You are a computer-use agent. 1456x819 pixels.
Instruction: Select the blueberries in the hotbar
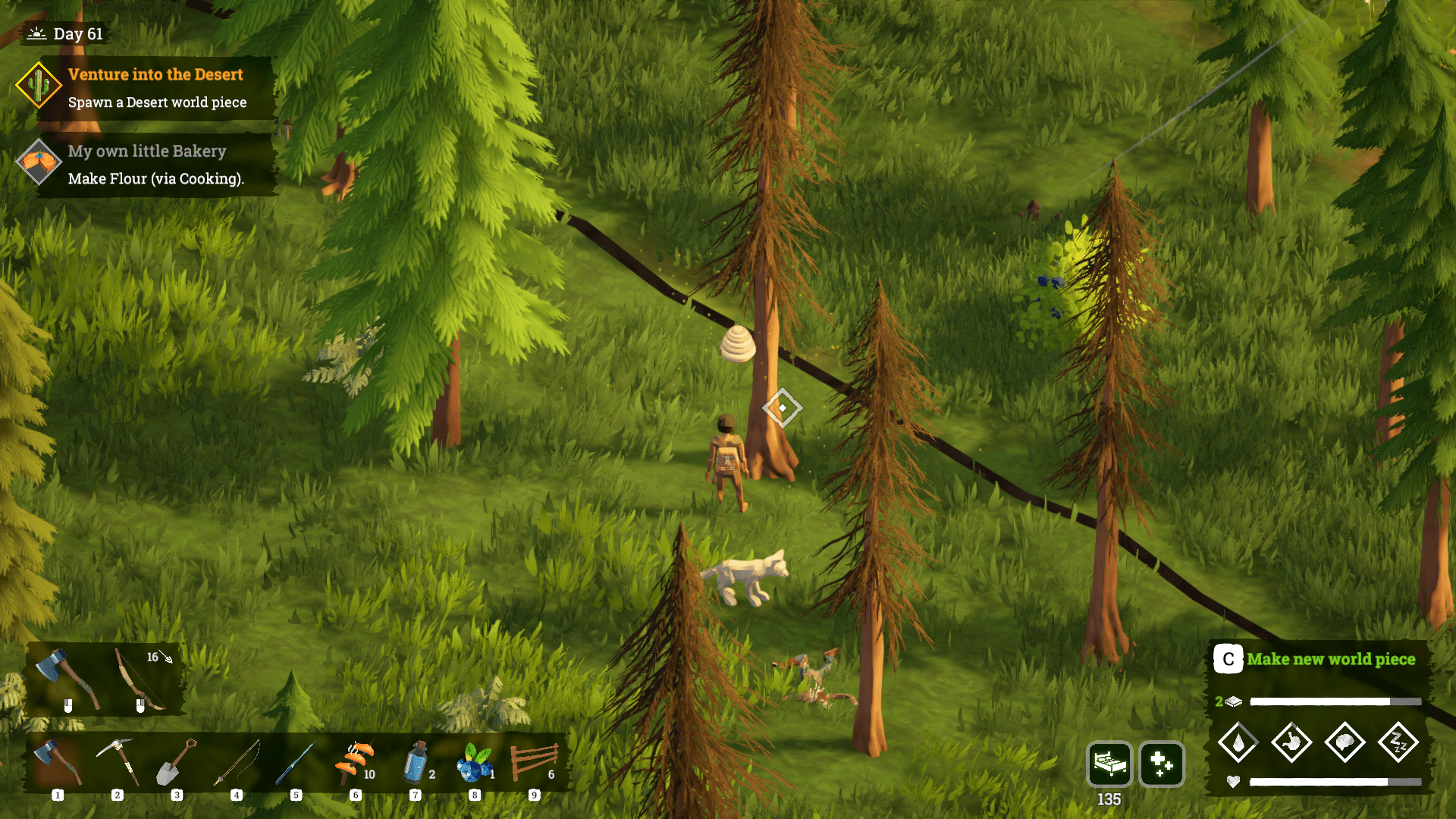pyautogui.click(x=475, y=762)
